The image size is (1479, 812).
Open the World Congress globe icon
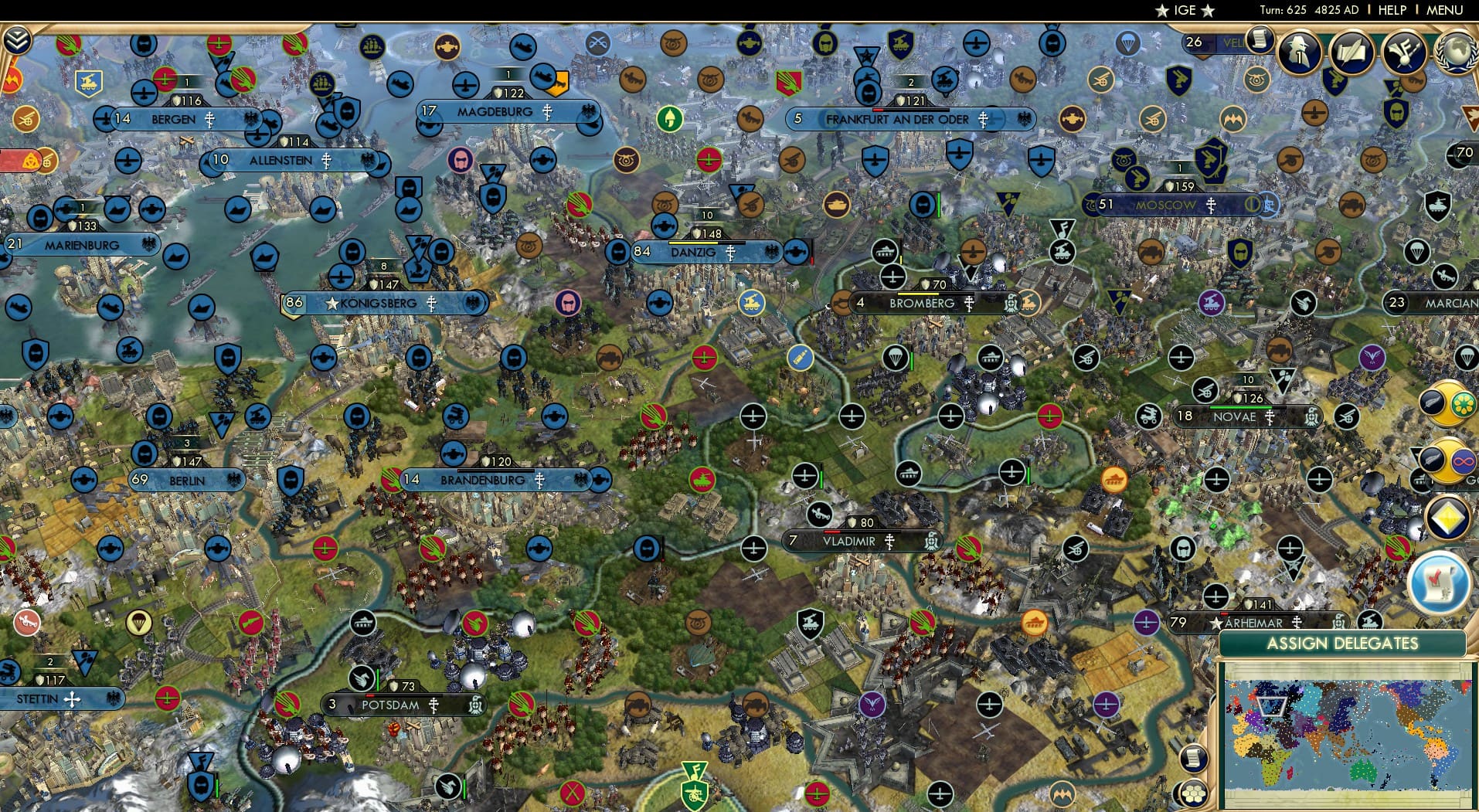tap(1458, 51)
